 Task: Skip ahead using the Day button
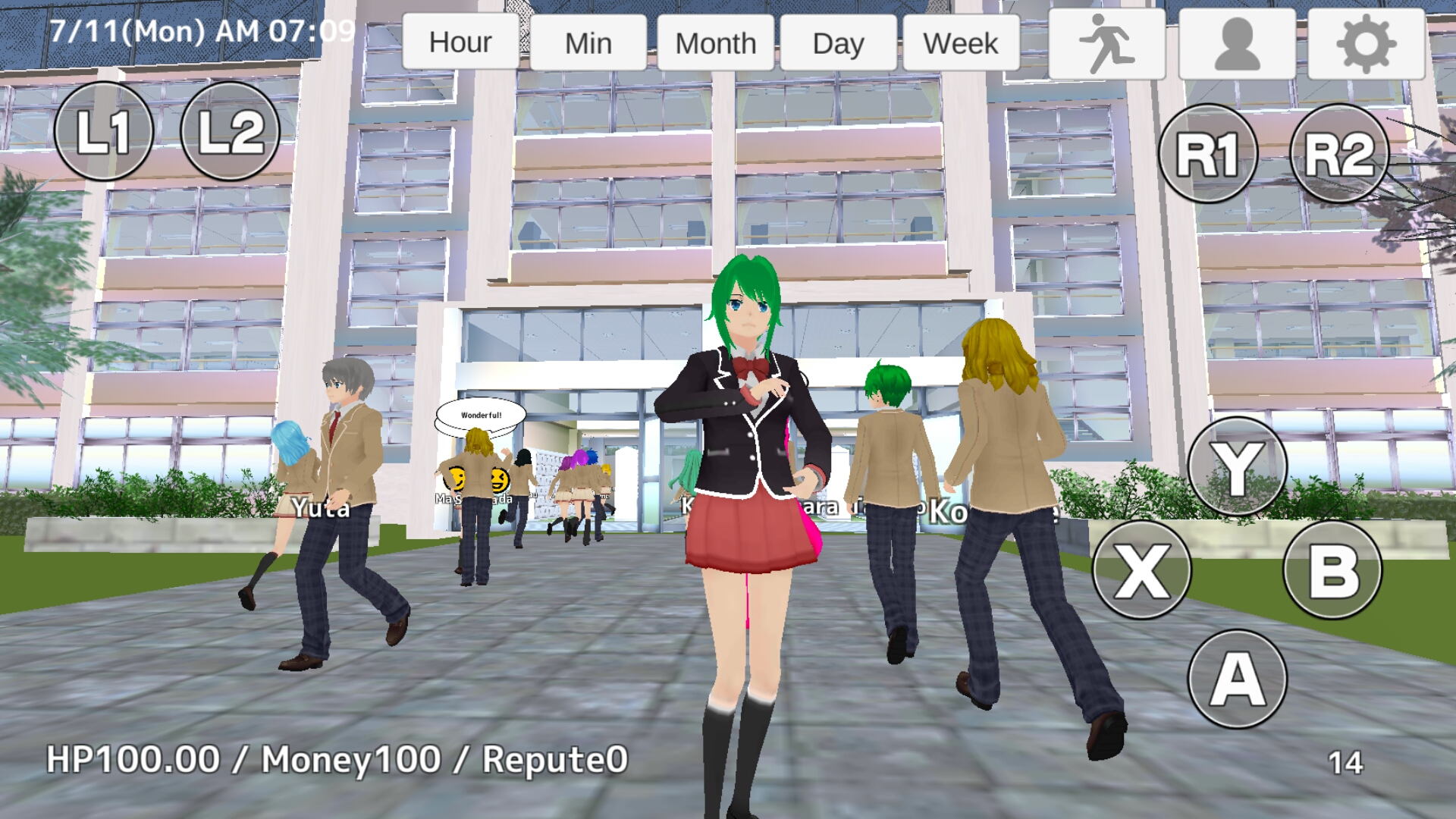(x=838, y=42)
